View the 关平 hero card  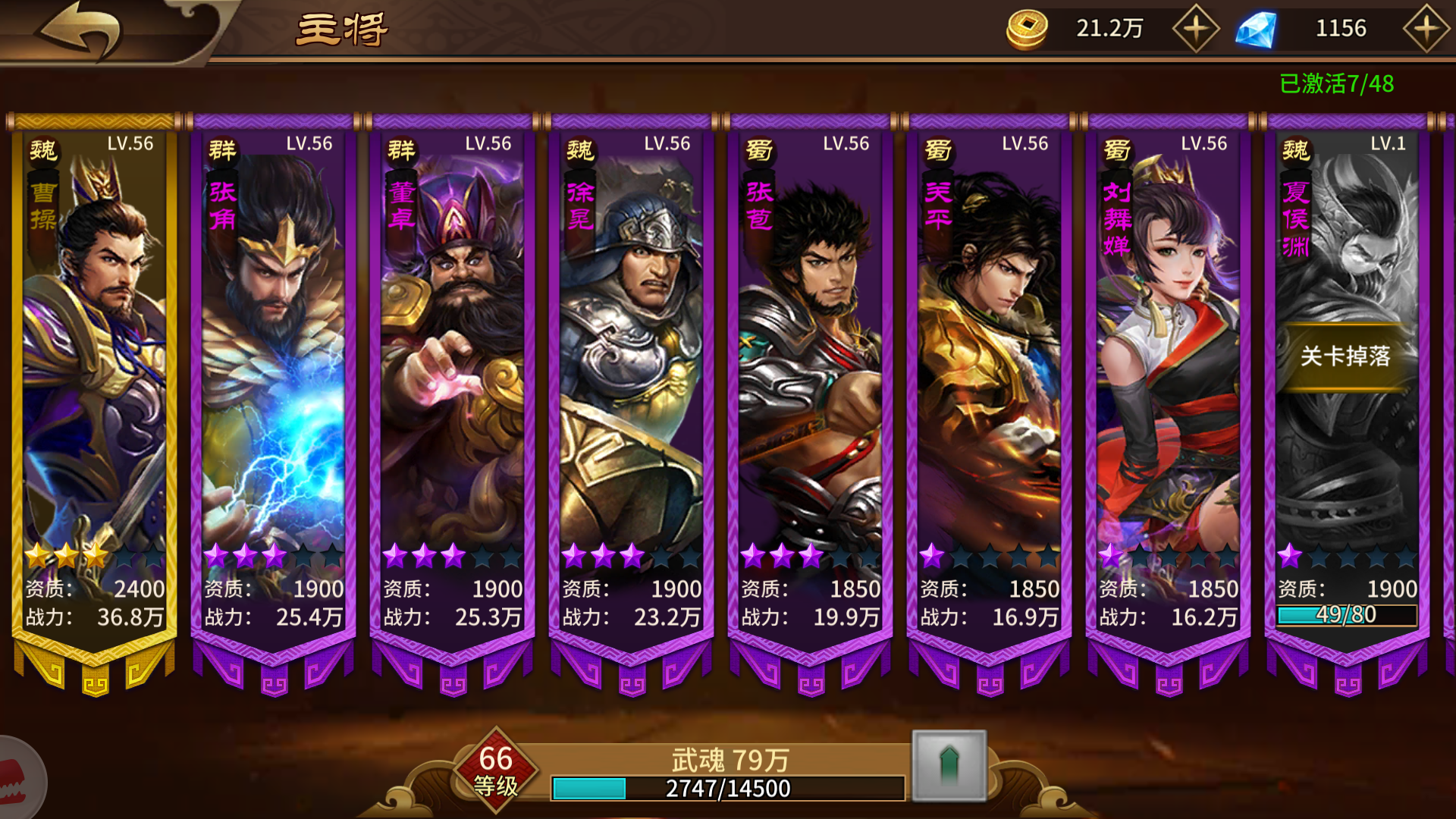989,379
